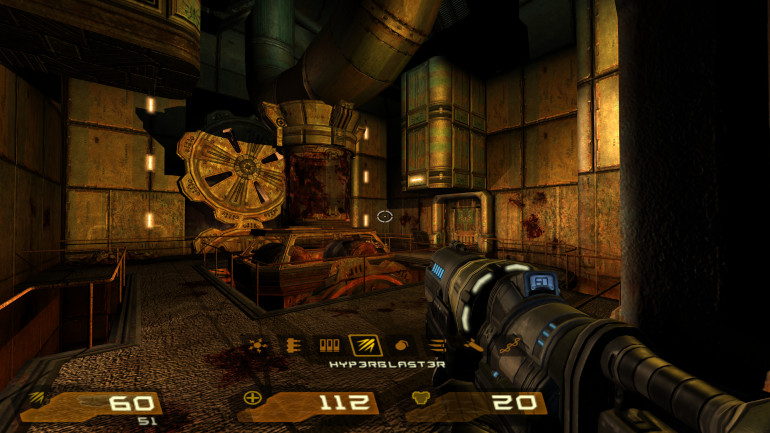Select the rocket launcher weapon icon

471,346
